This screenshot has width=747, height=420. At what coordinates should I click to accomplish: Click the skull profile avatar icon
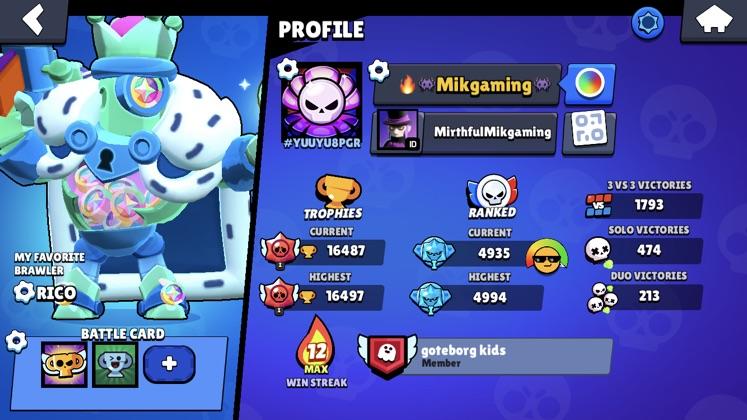[321, 105]
